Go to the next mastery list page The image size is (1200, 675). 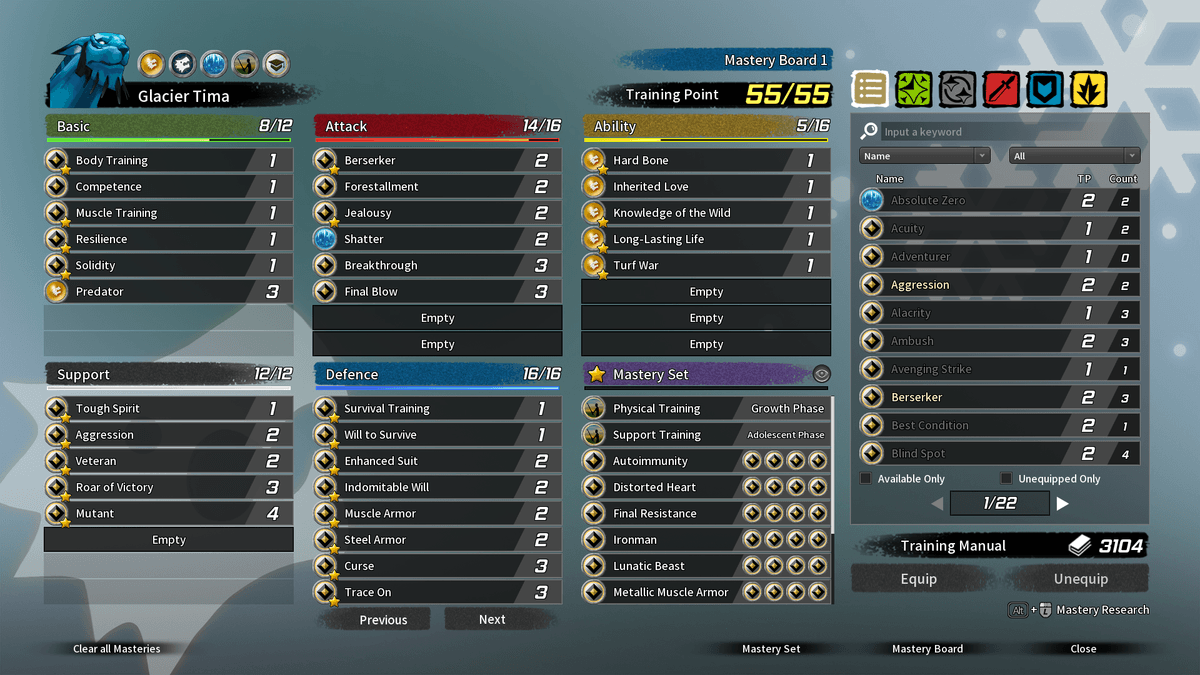pos(1063,504)
